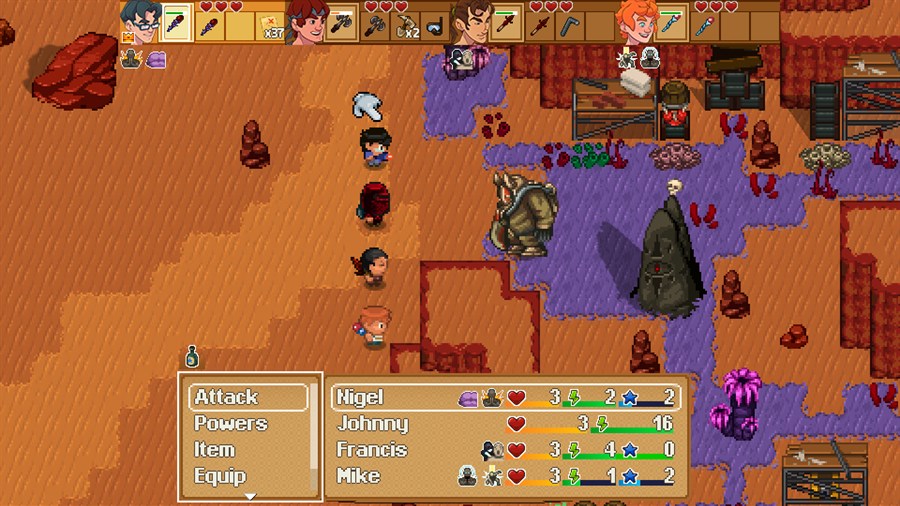
Task: Select Johnny's slingshot x2 slot
Action: point(407,25)
